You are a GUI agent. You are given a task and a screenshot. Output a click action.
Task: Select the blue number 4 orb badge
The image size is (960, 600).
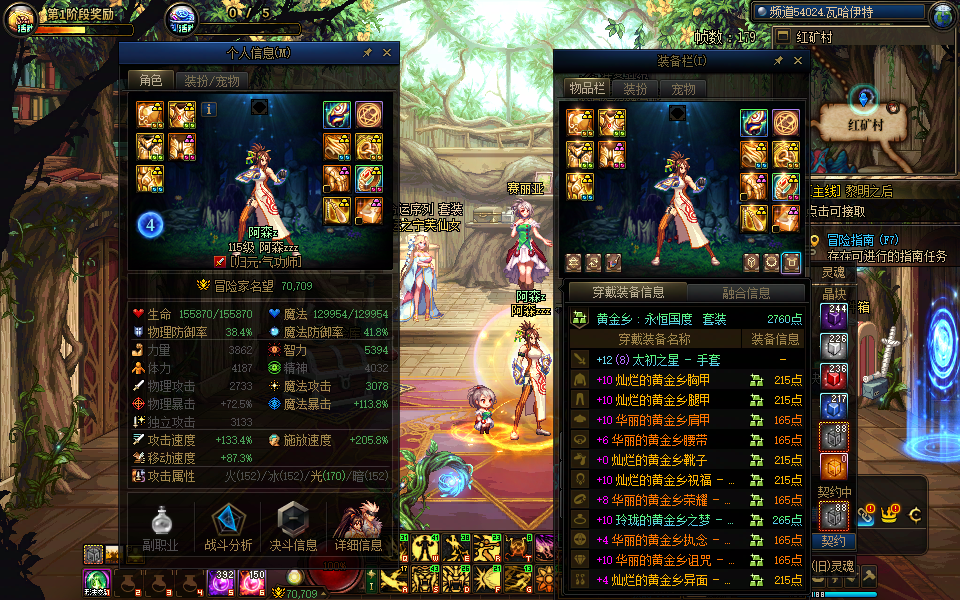[x=150, y=225]
